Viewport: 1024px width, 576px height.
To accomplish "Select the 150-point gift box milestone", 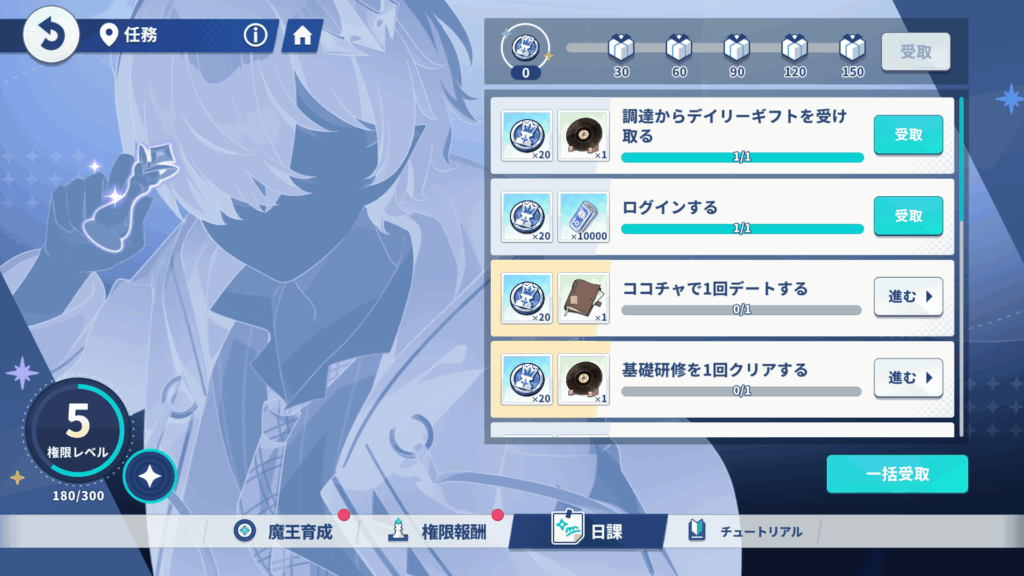I will (x=852, y=47).
